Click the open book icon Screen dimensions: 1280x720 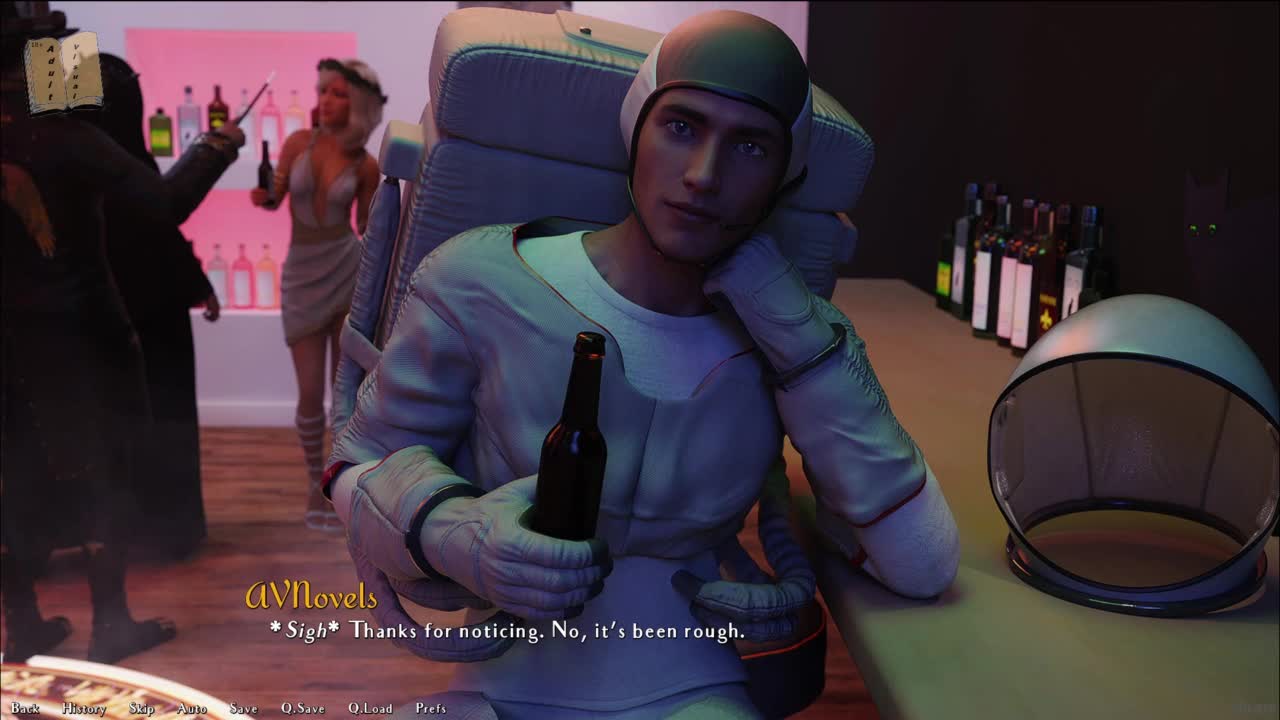(x=63, y=72)
